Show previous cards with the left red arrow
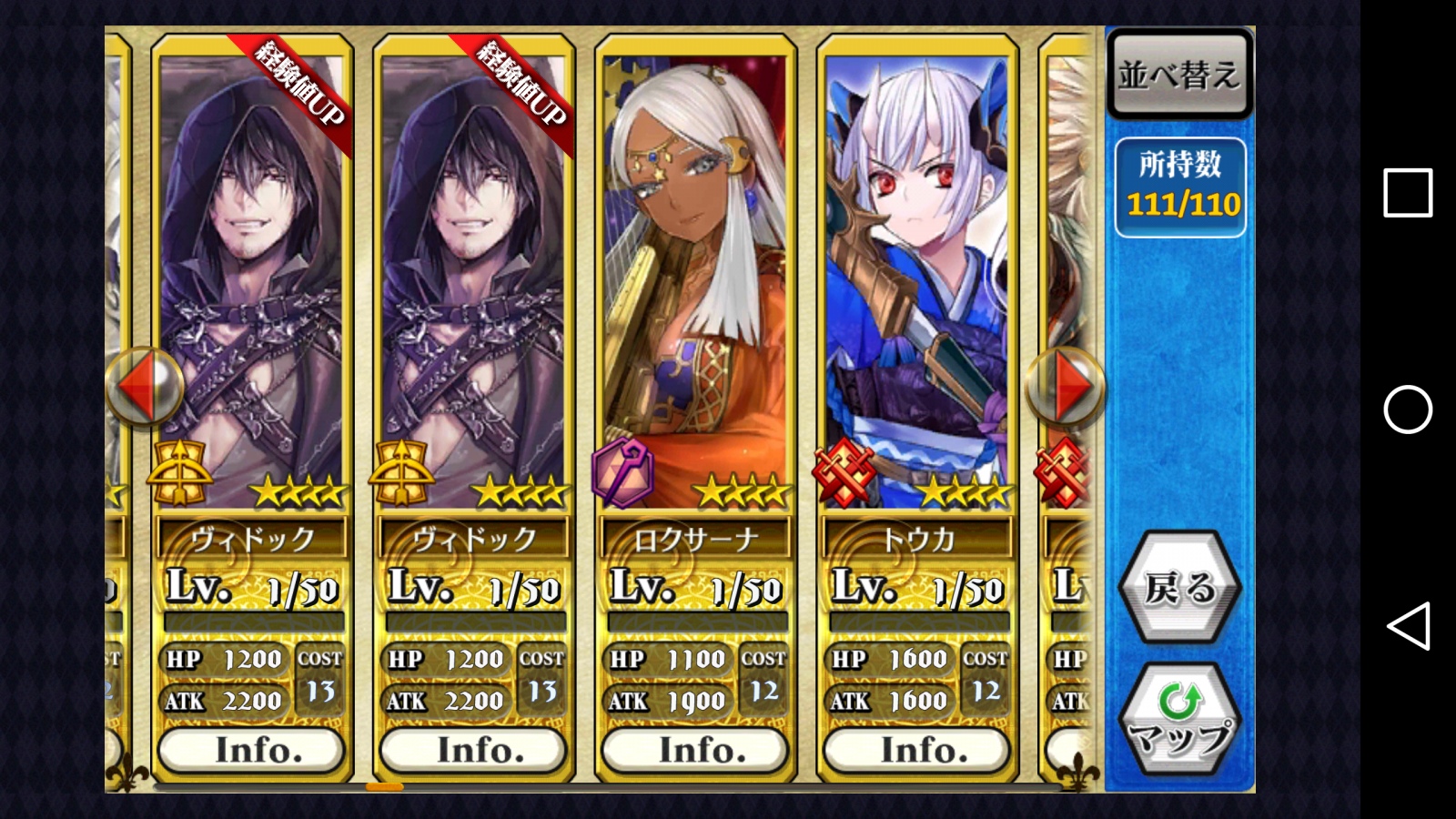 pyautogui.click(x=144, y=387)
